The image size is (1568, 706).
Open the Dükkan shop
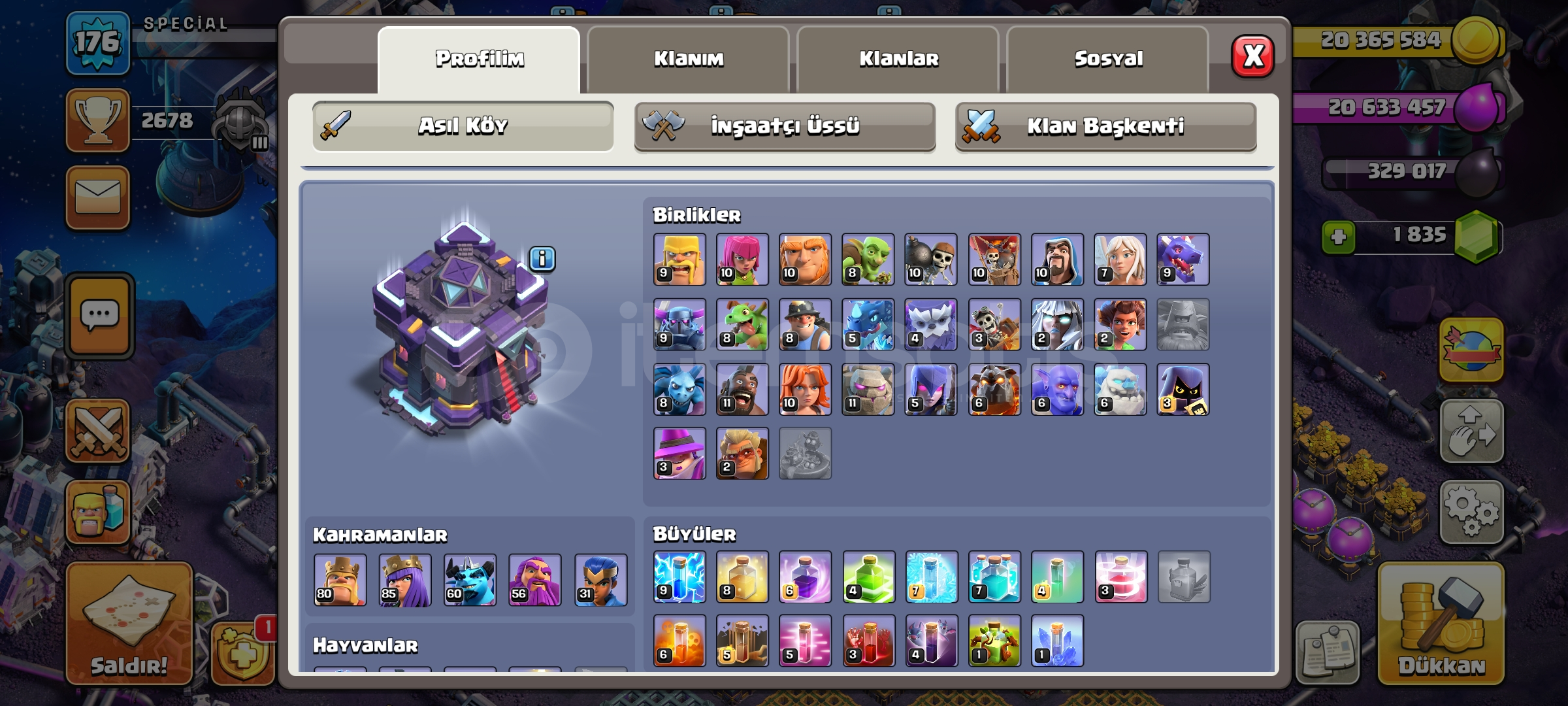point(1441,624)
